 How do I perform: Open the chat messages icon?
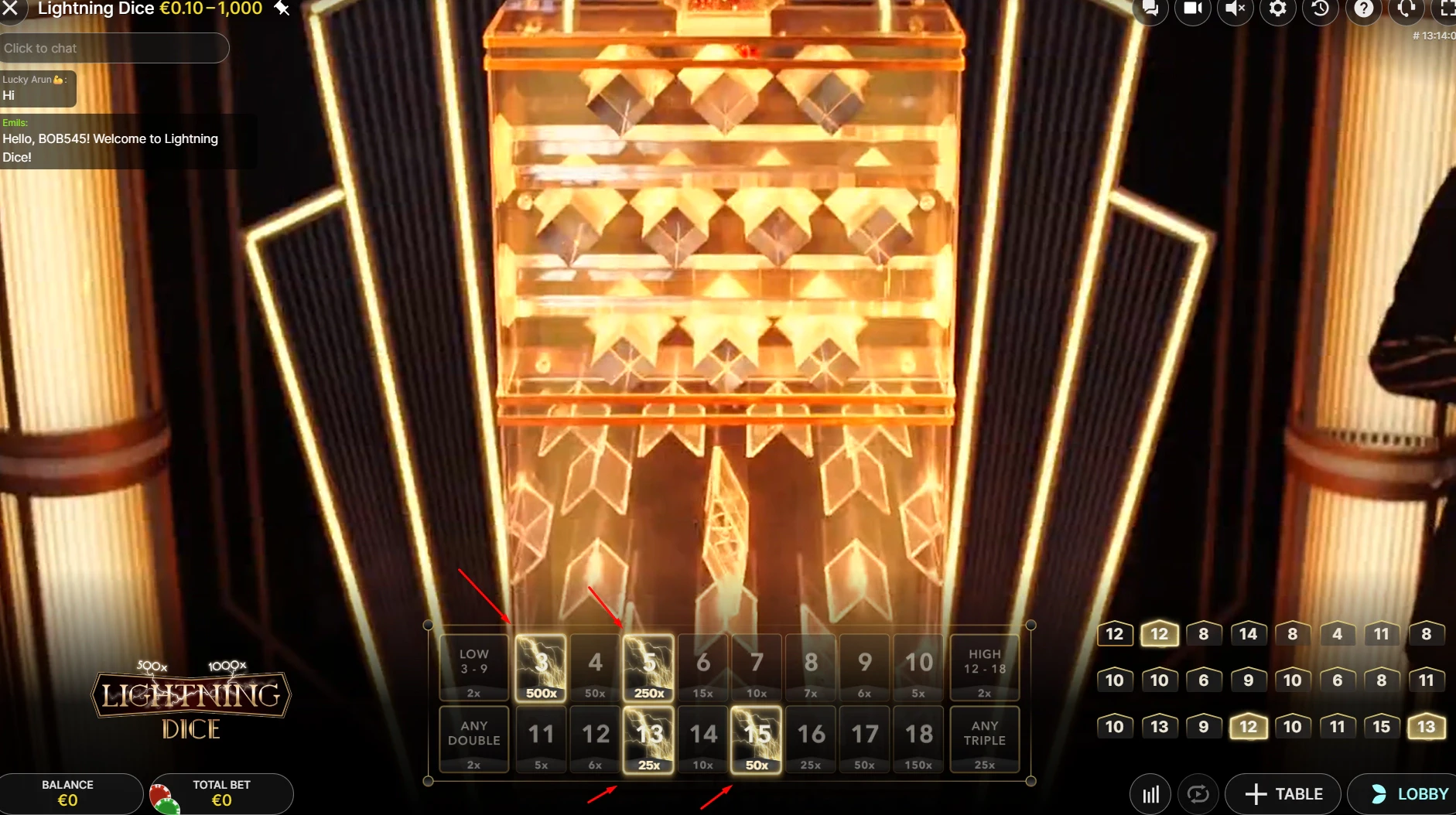tap(1150, 11)
